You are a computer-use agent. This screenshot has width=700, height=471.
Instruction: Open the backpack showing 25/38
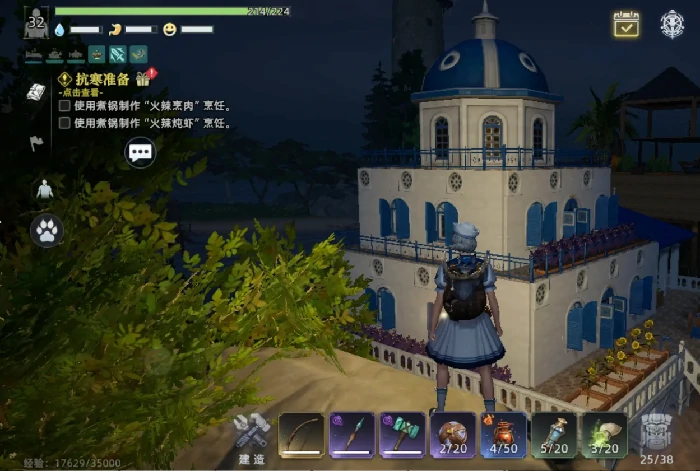656,435
